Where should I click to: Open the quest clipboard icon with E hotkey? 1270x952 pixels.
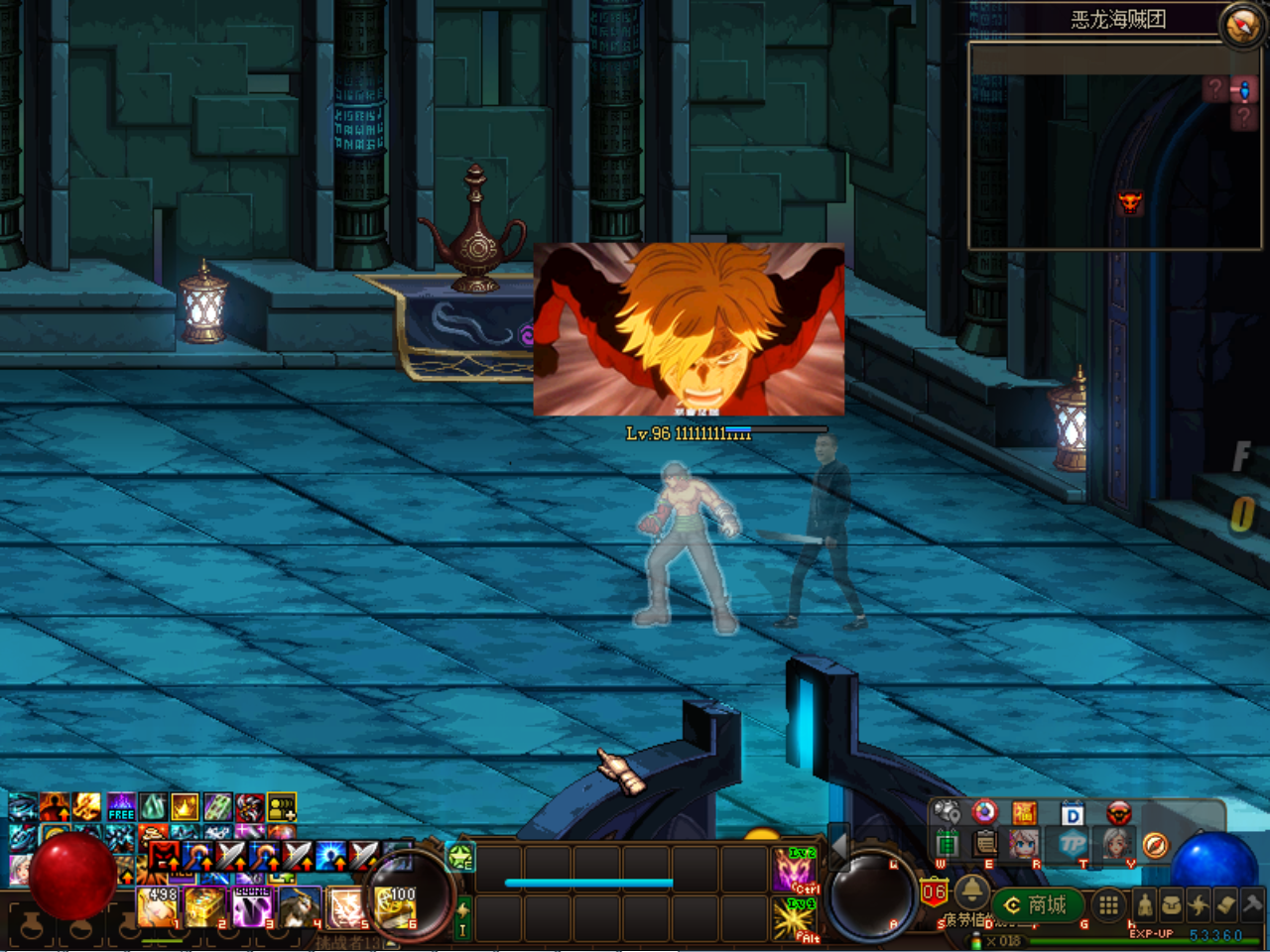point(984,843)
